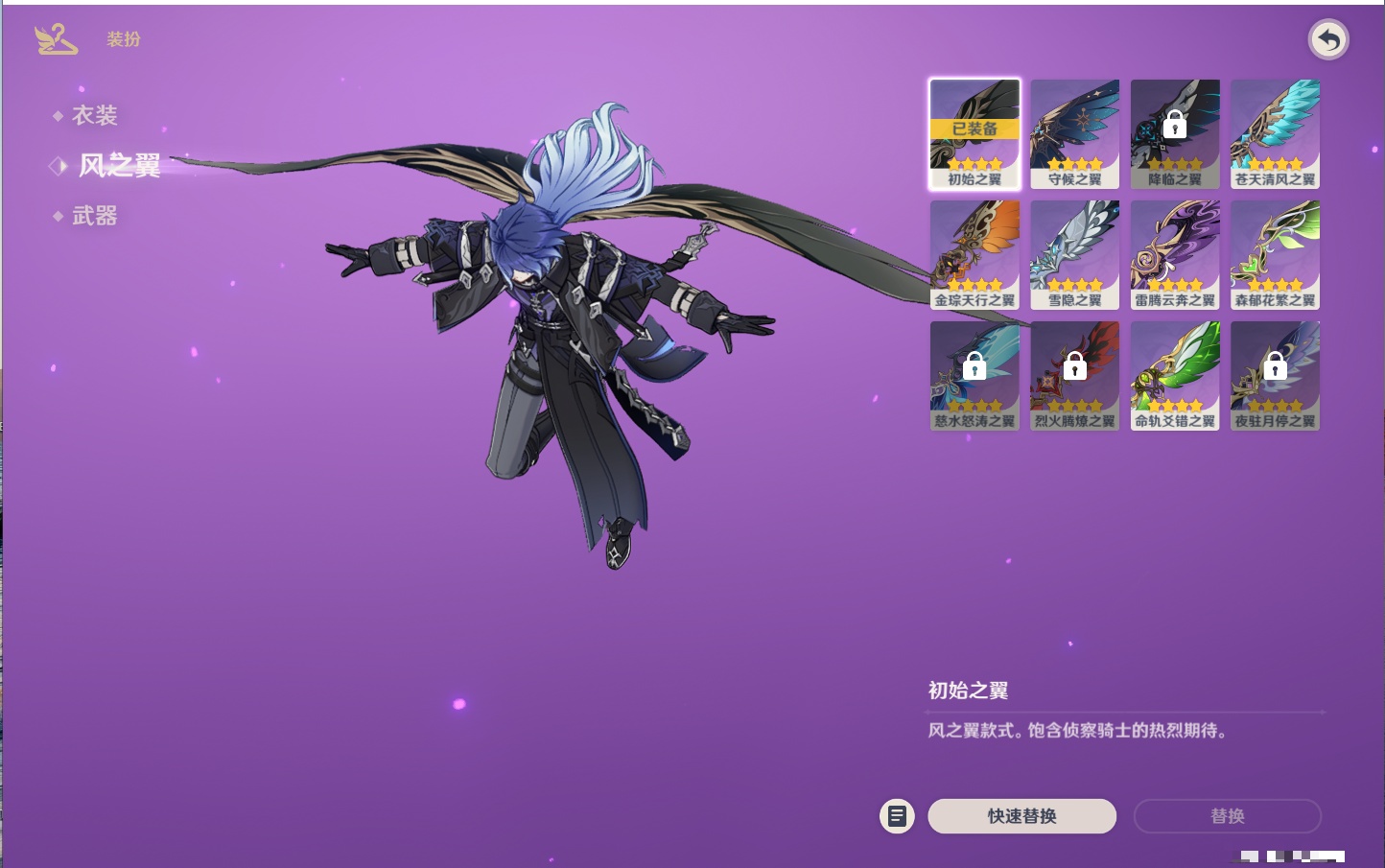
Task: Click the back arrow button
Action: tap(1328, 40)
